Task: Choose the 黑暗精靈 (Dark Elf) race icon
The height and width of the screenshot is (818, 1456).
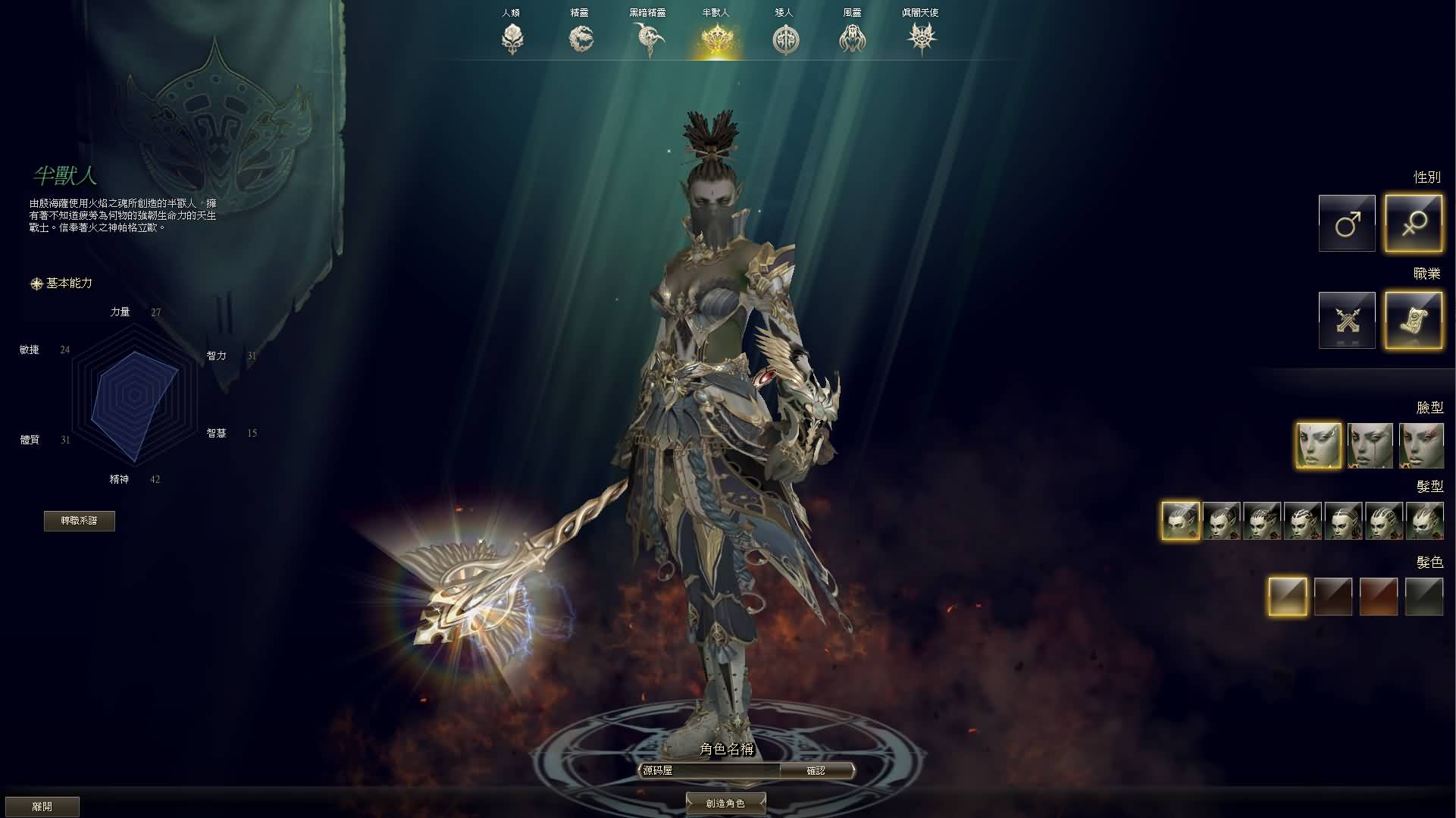Action: (649, 38)
